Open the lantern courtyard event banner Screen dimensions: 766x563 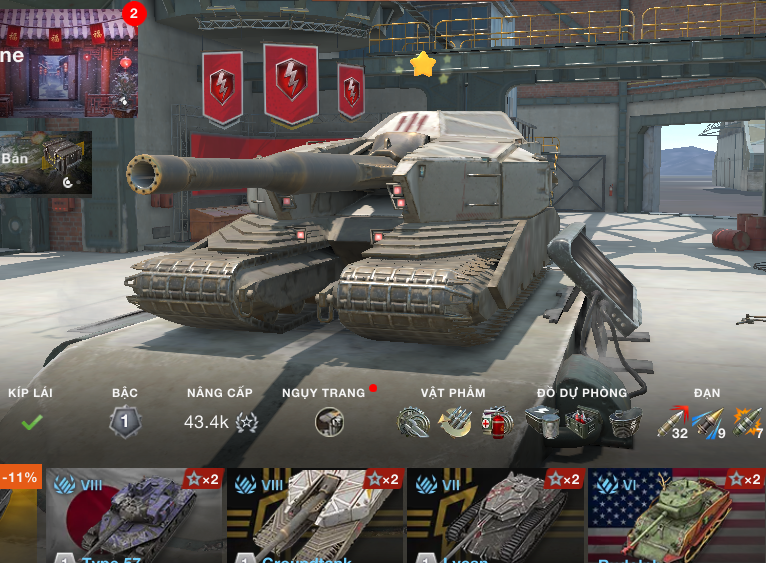point(68,62)
